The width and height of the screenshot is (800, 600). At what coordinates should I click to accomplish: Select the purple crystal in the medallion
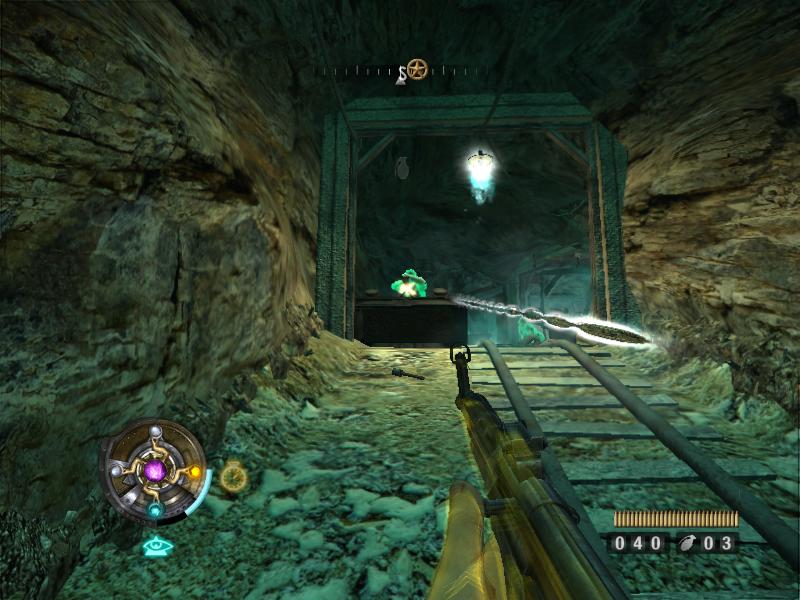[155, 470]
